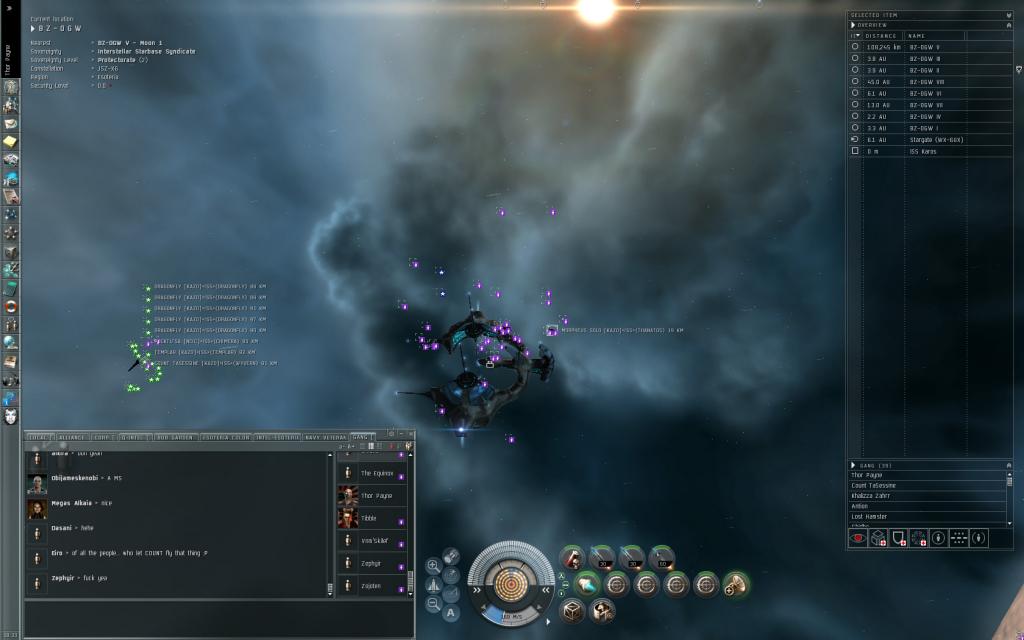Select Stargate (WX-6UX) in the overview

pyautogui.click(x=934, y=140)
